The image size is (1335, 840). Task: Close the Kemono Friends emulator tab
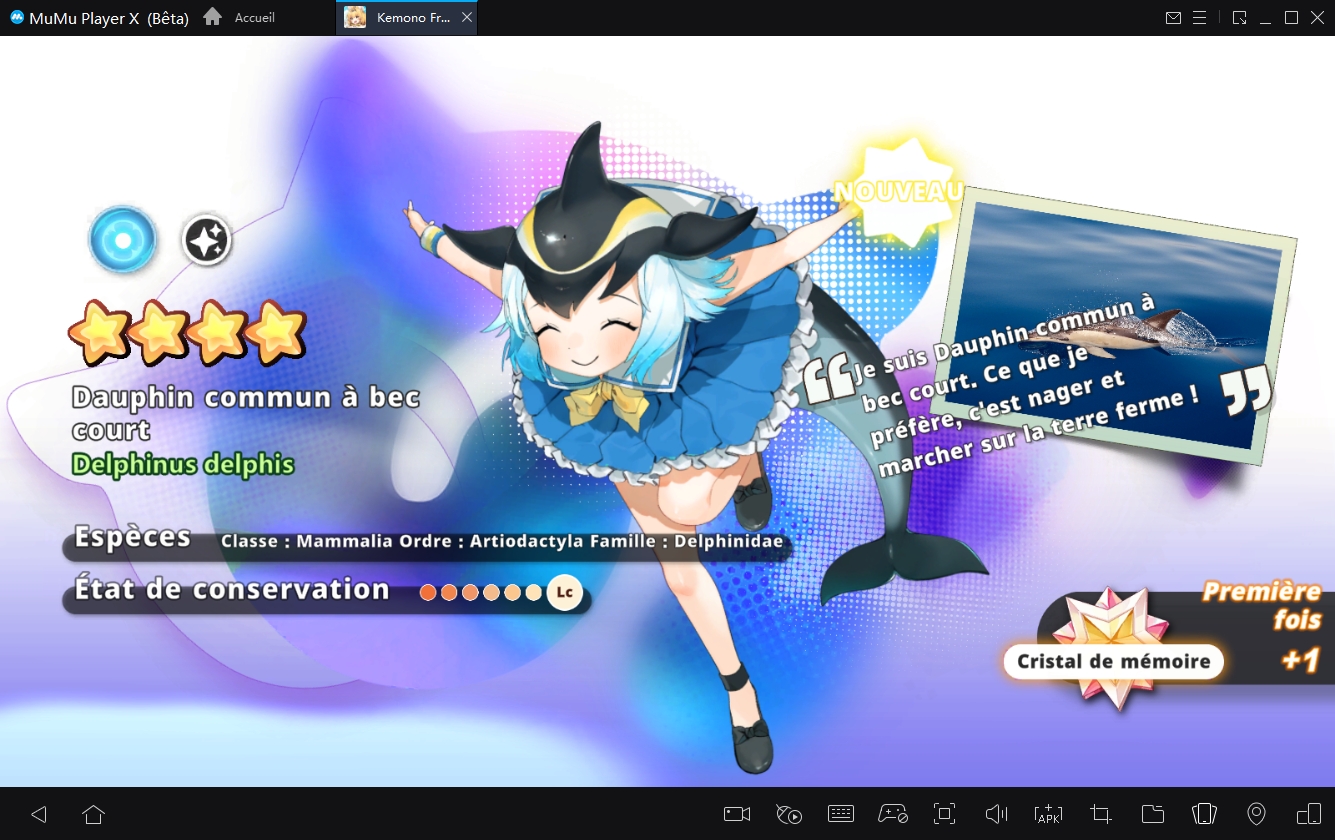(x=467, y=18)
